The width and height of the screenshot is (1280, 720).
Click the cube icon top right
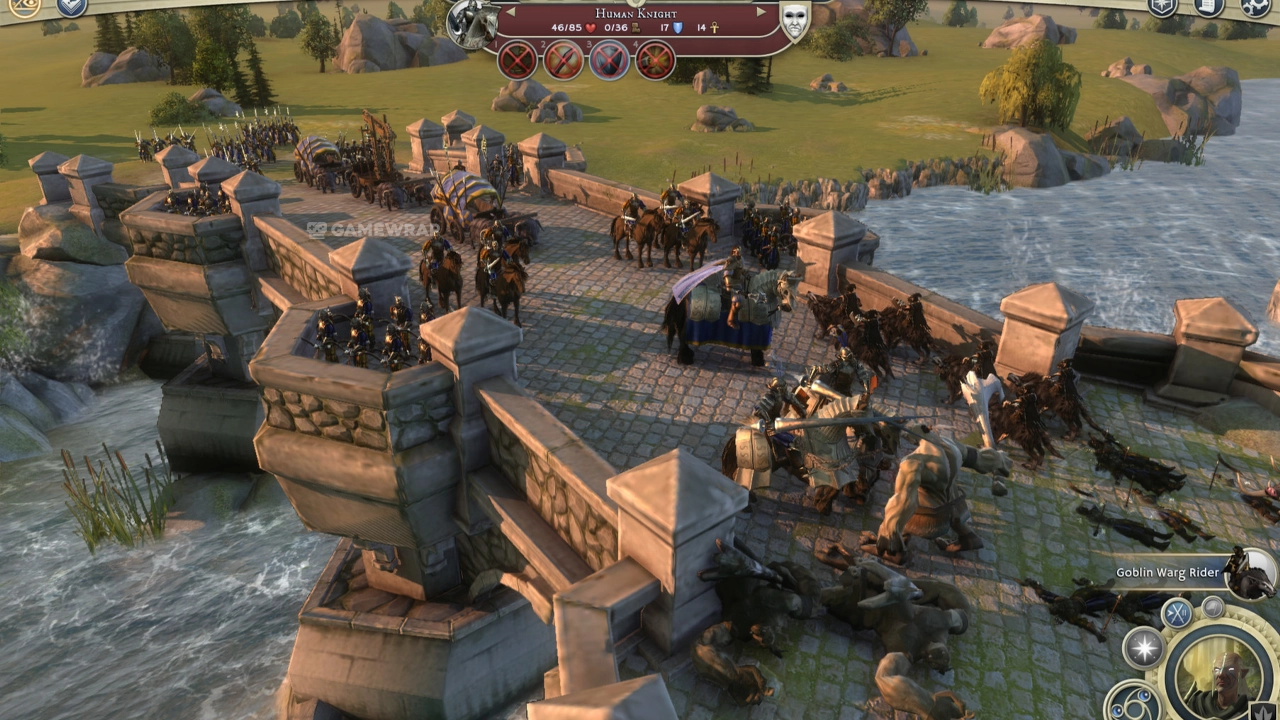1162,7
